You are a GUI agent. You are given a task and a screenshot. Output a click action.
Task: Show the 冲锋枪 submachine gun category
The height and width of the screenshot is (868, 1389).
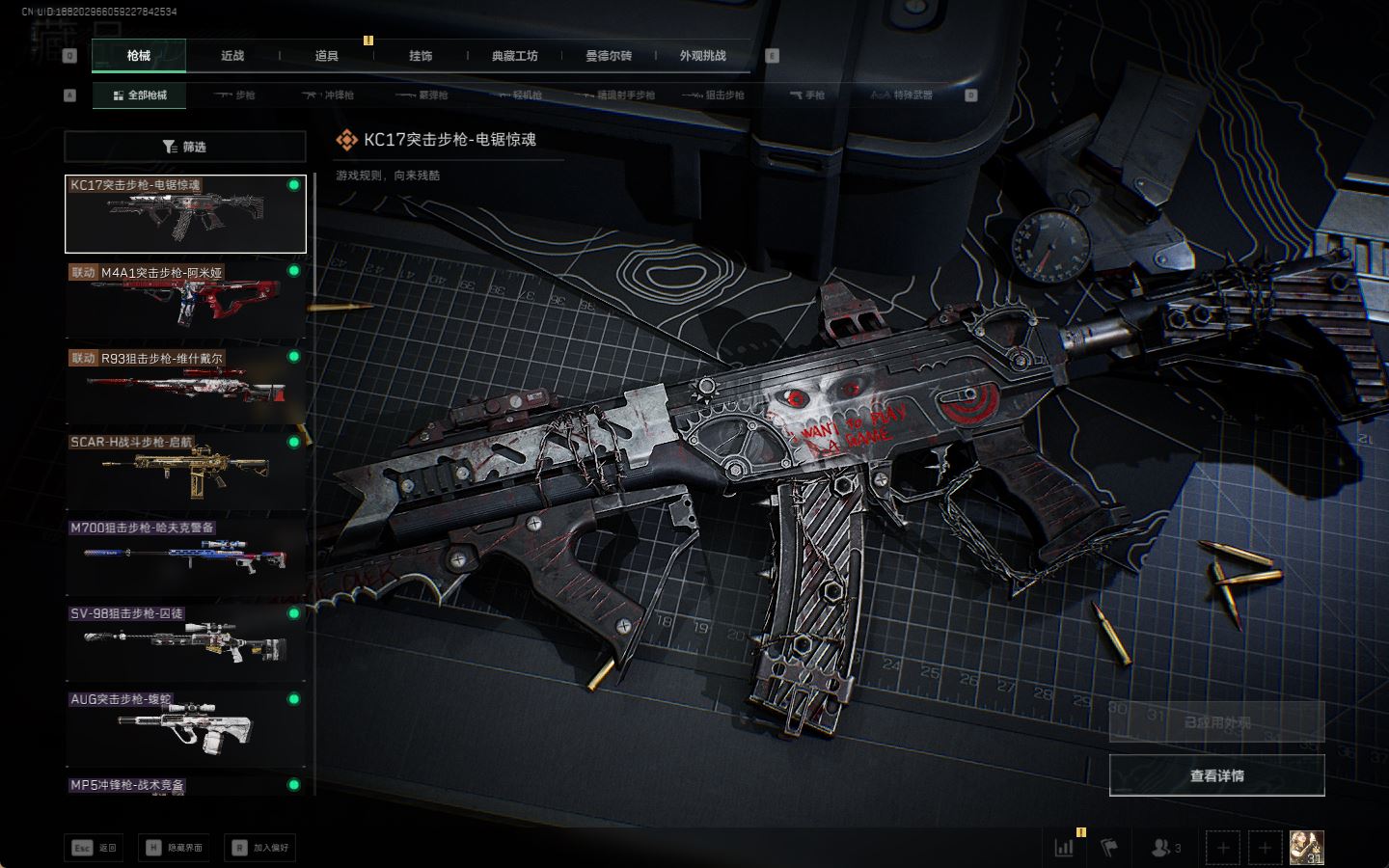point(328,95)
